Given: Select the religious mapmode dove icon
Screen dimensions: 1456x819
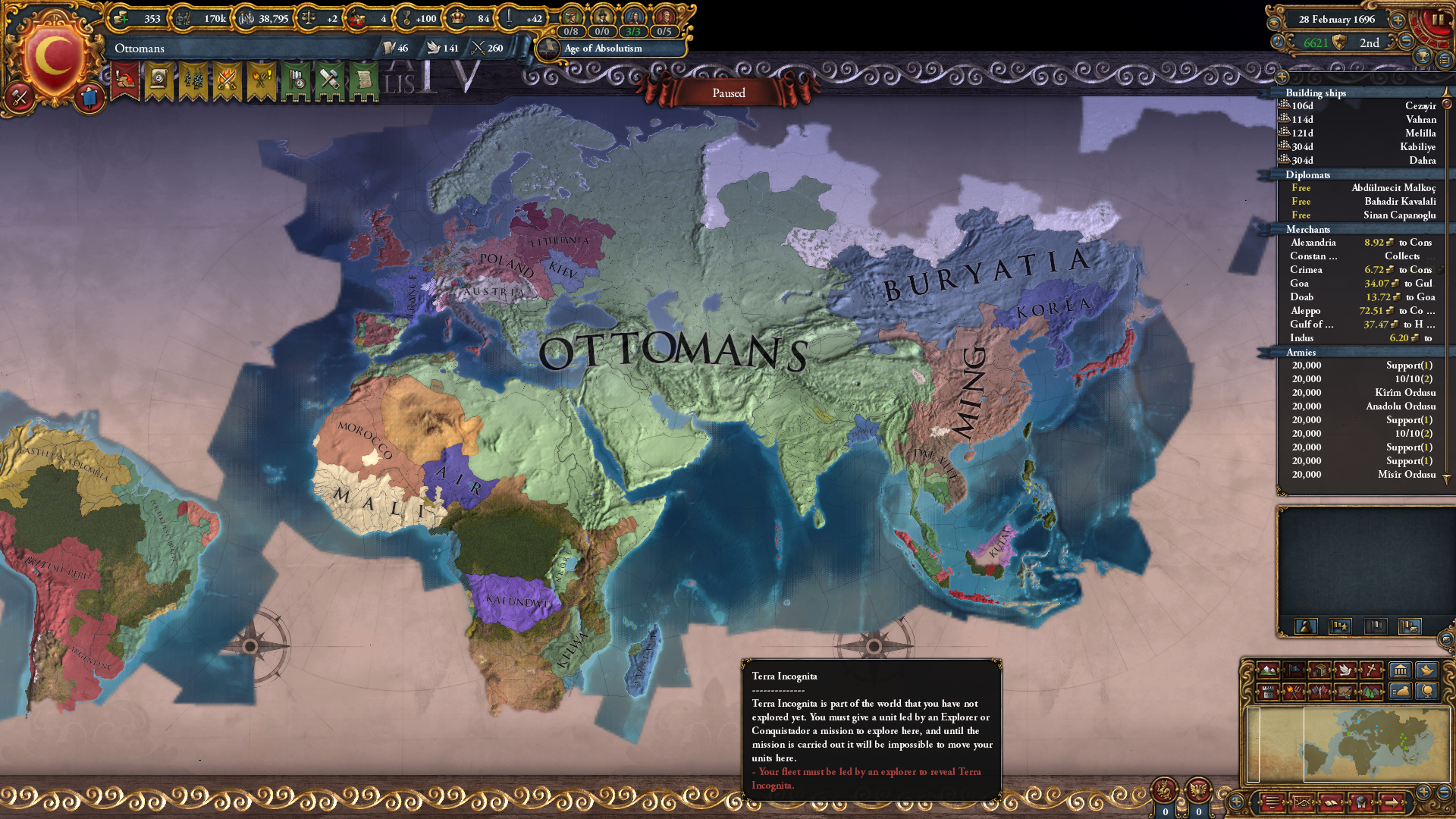Looking at the screenshot, I should pos(1345,670).
